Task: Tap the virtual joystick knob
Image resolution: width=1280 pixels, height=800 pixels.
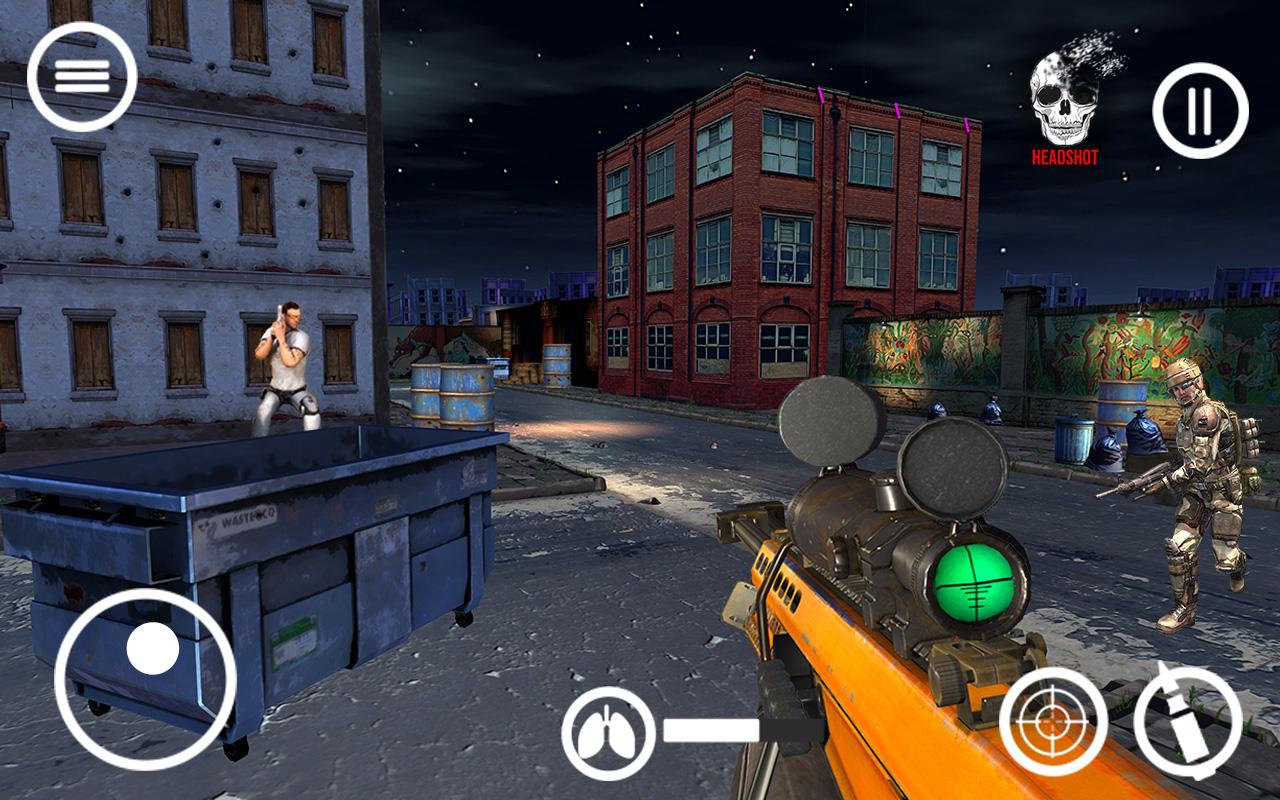Action: point(153,648)
